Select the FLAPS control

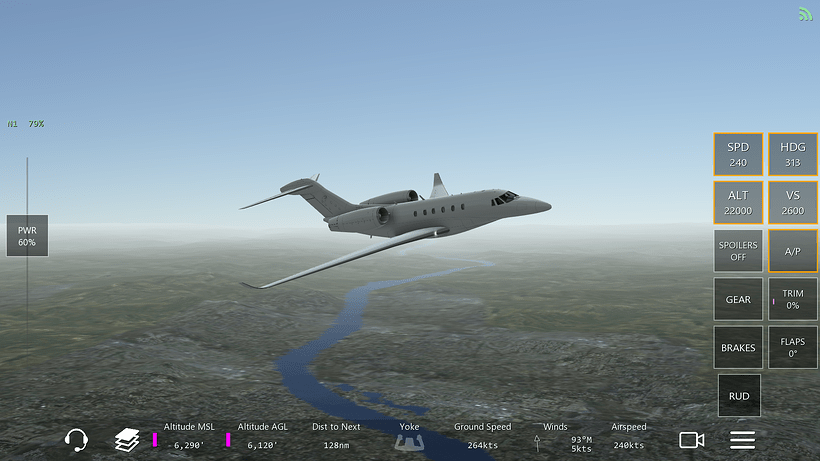point(793,347)
